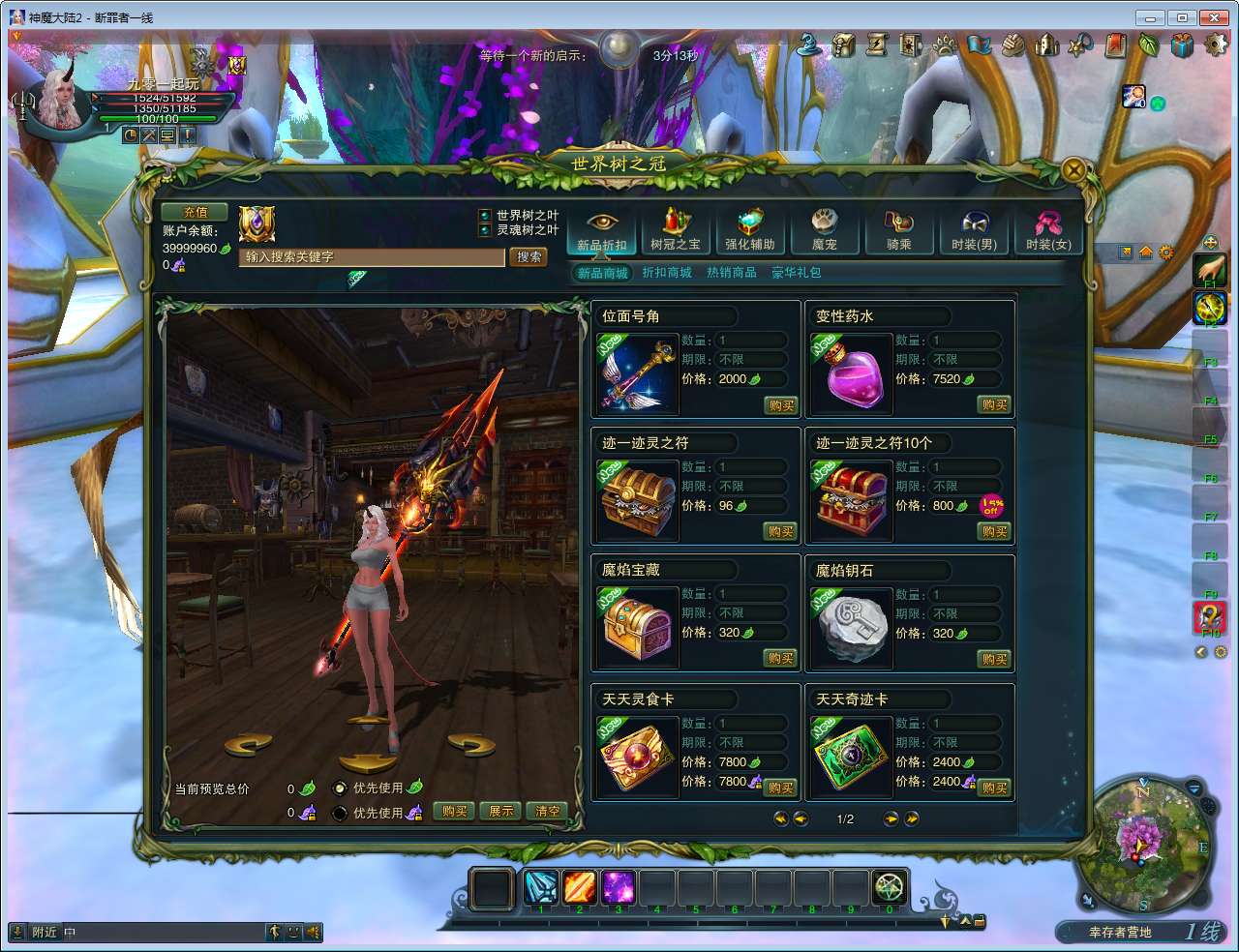1239x952 pixels.
Task: Show the 折扣商城 discount sub-tab
Action: 667,273
